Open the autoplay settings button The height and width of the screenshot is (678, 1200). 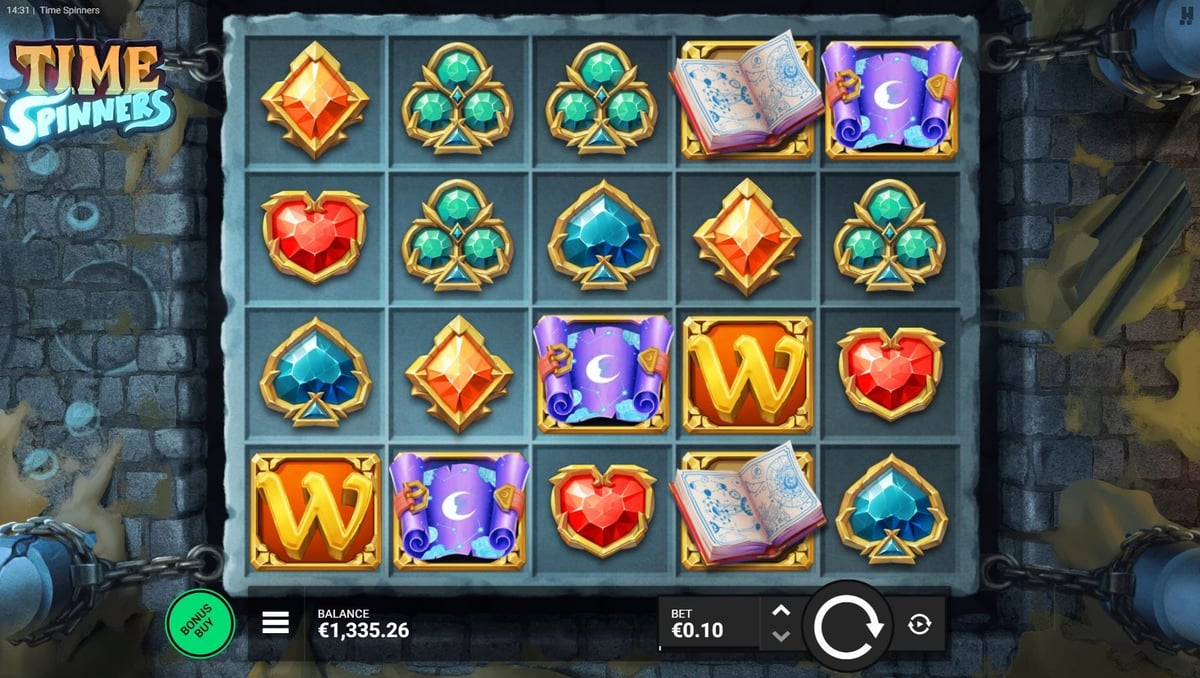pos(919,625)
